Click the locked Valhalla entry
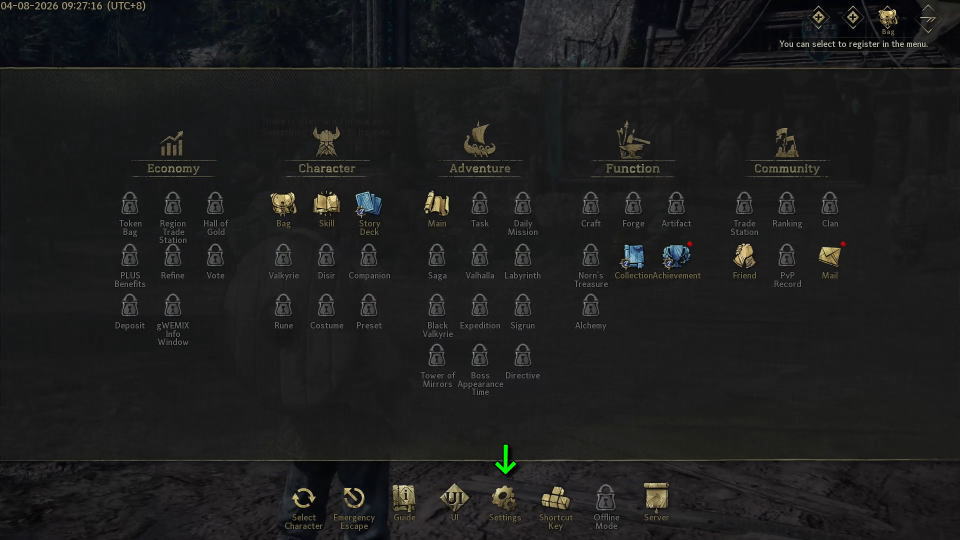The image size is (960, 540). coord(480,257)
